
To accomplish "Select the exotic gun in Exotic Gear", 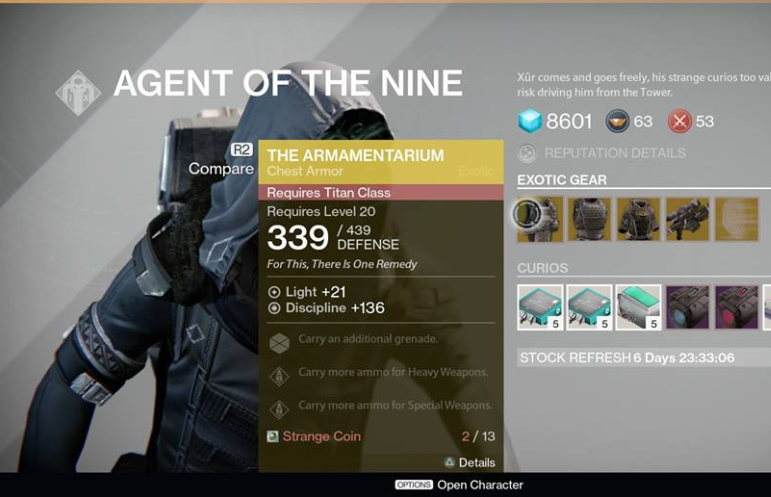I will click(x=687, y=218).
